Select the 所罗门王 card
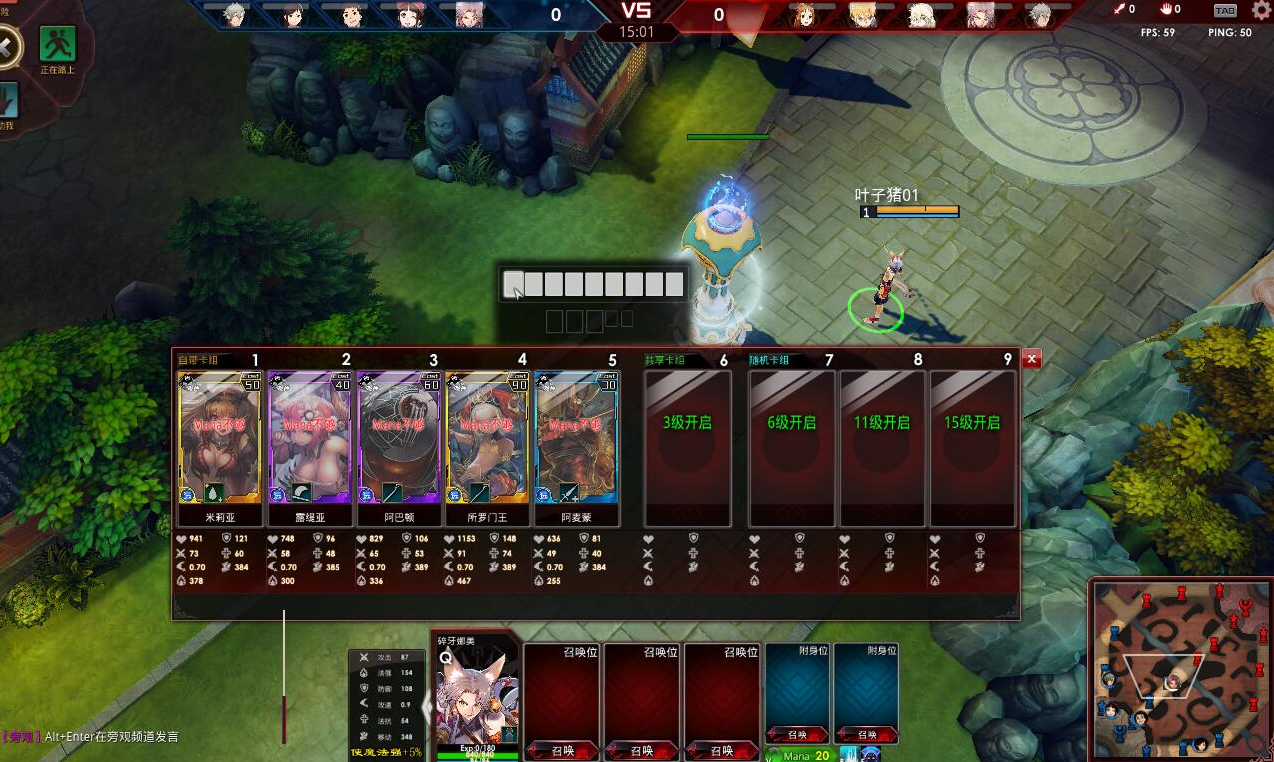 click(x=488, y=438)
